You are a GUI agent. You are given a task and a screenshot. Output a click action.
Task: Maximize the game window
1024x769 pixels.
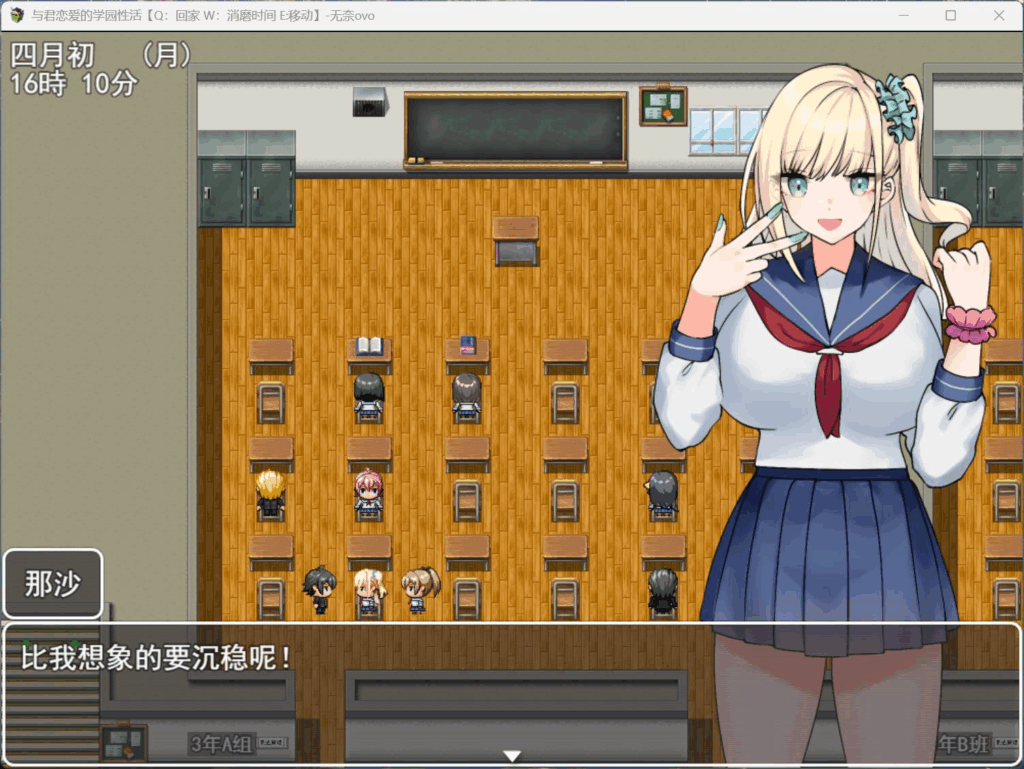[x=950, y=16]
